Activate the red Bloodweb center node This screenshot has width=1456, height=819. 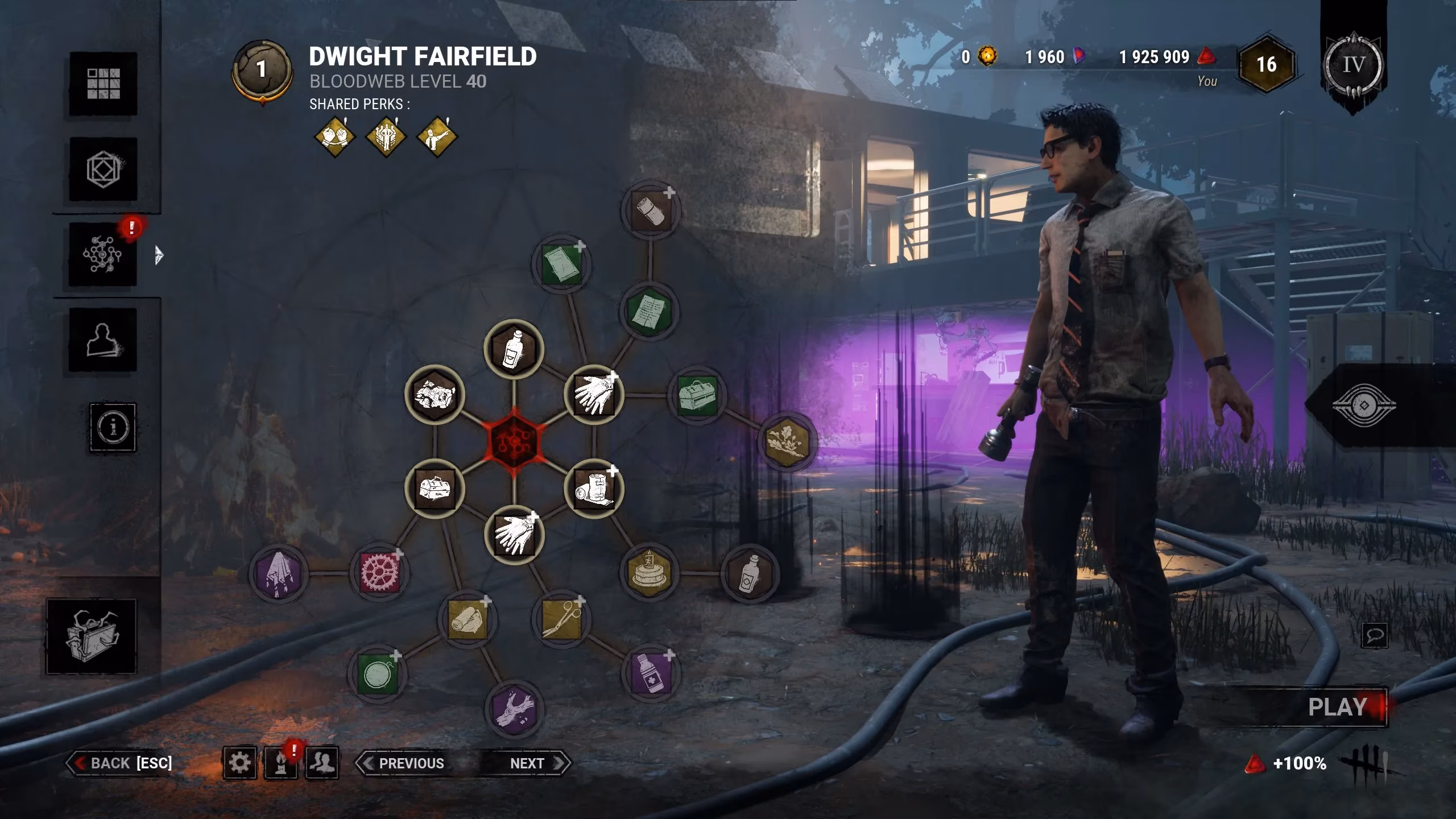[x=514, y=441]
